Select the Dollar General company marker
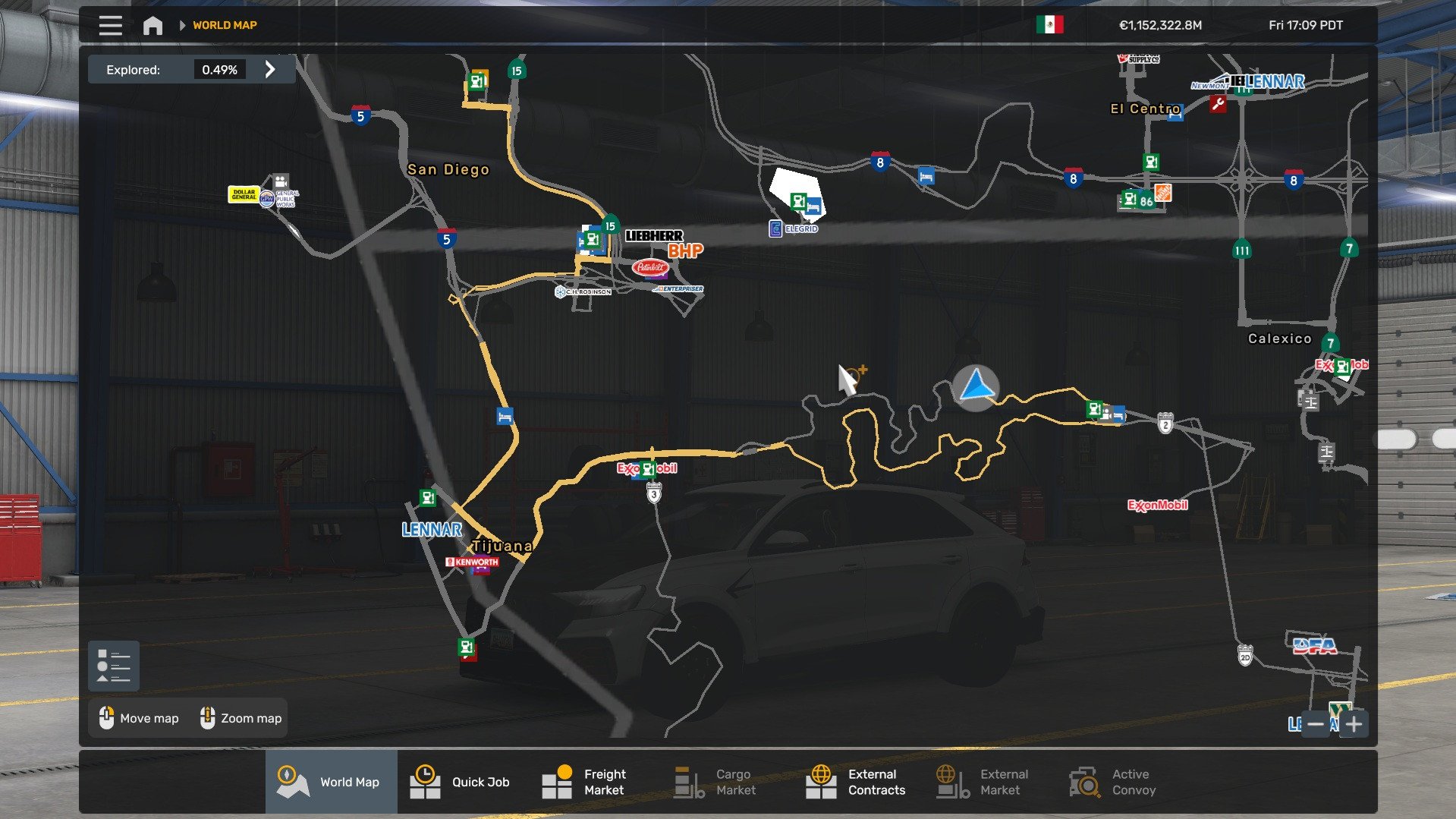 tap(244, 194)
